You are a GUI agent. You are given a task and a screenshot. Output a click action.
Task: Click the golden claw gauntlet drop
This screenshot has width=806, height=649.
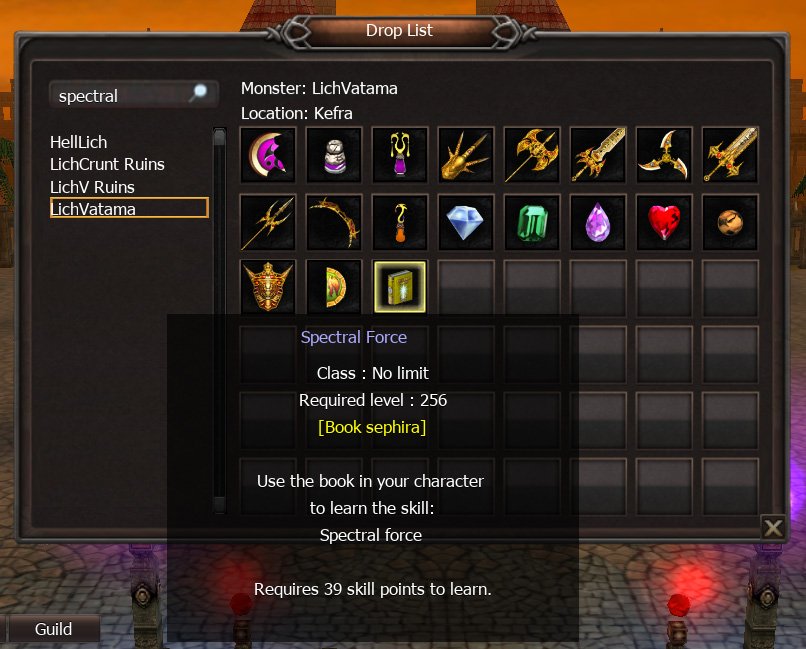(466, 155)
